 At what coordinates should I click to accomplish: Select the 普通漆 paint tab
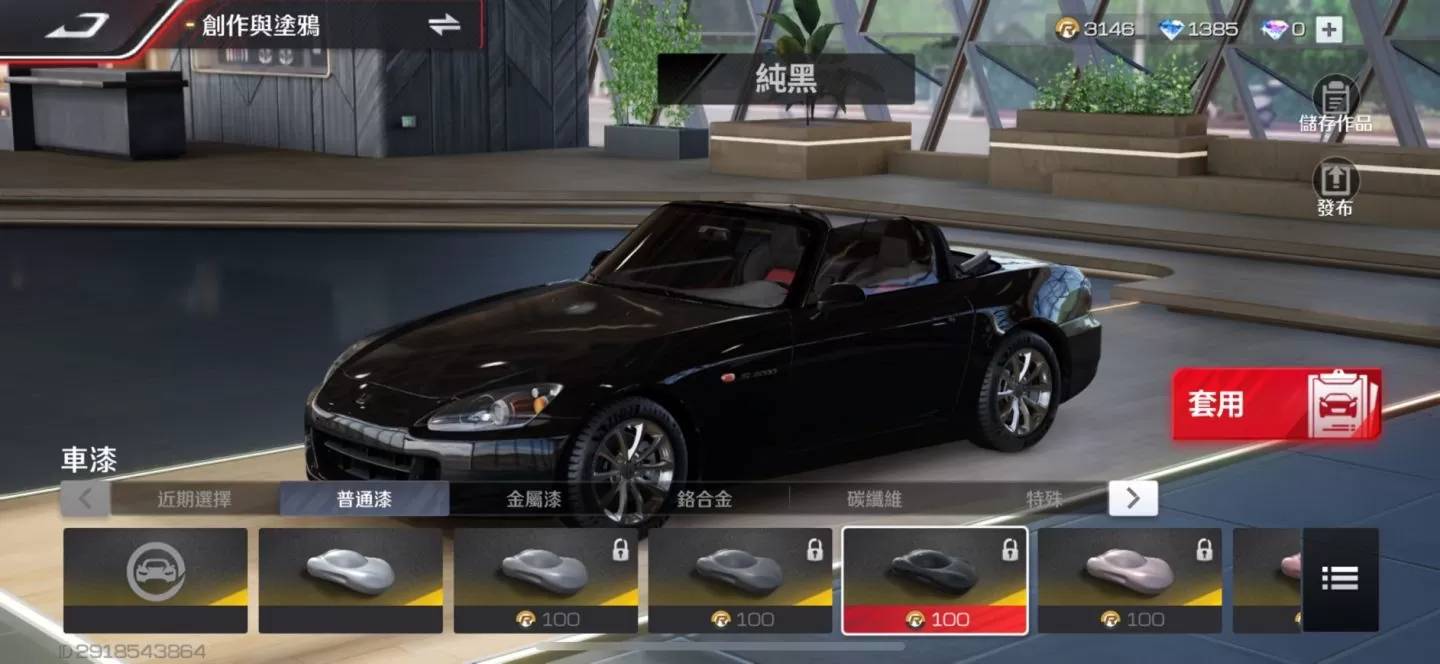(x=364, y=499)
